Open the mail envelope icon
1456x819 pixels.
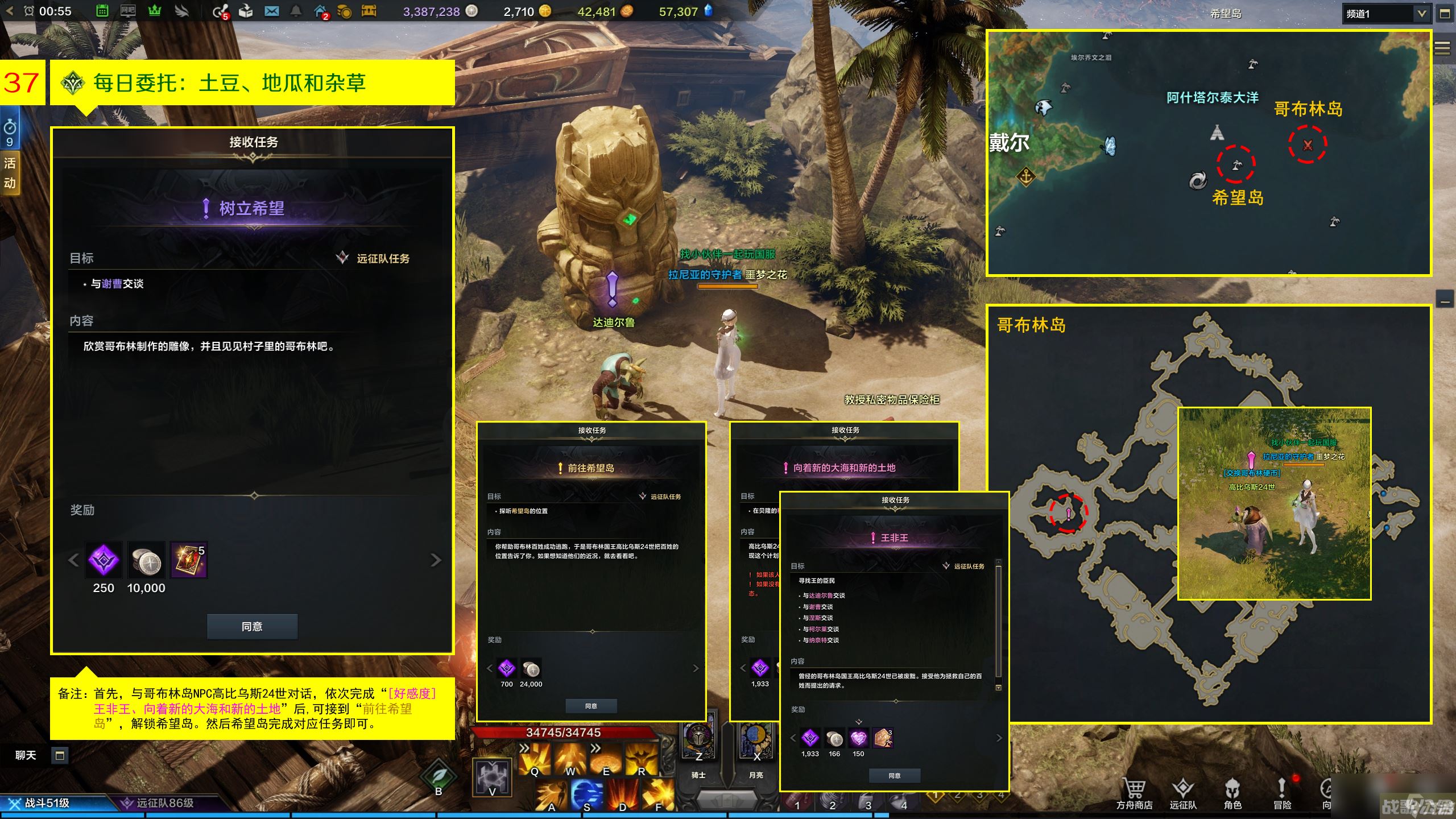(271, 11)
